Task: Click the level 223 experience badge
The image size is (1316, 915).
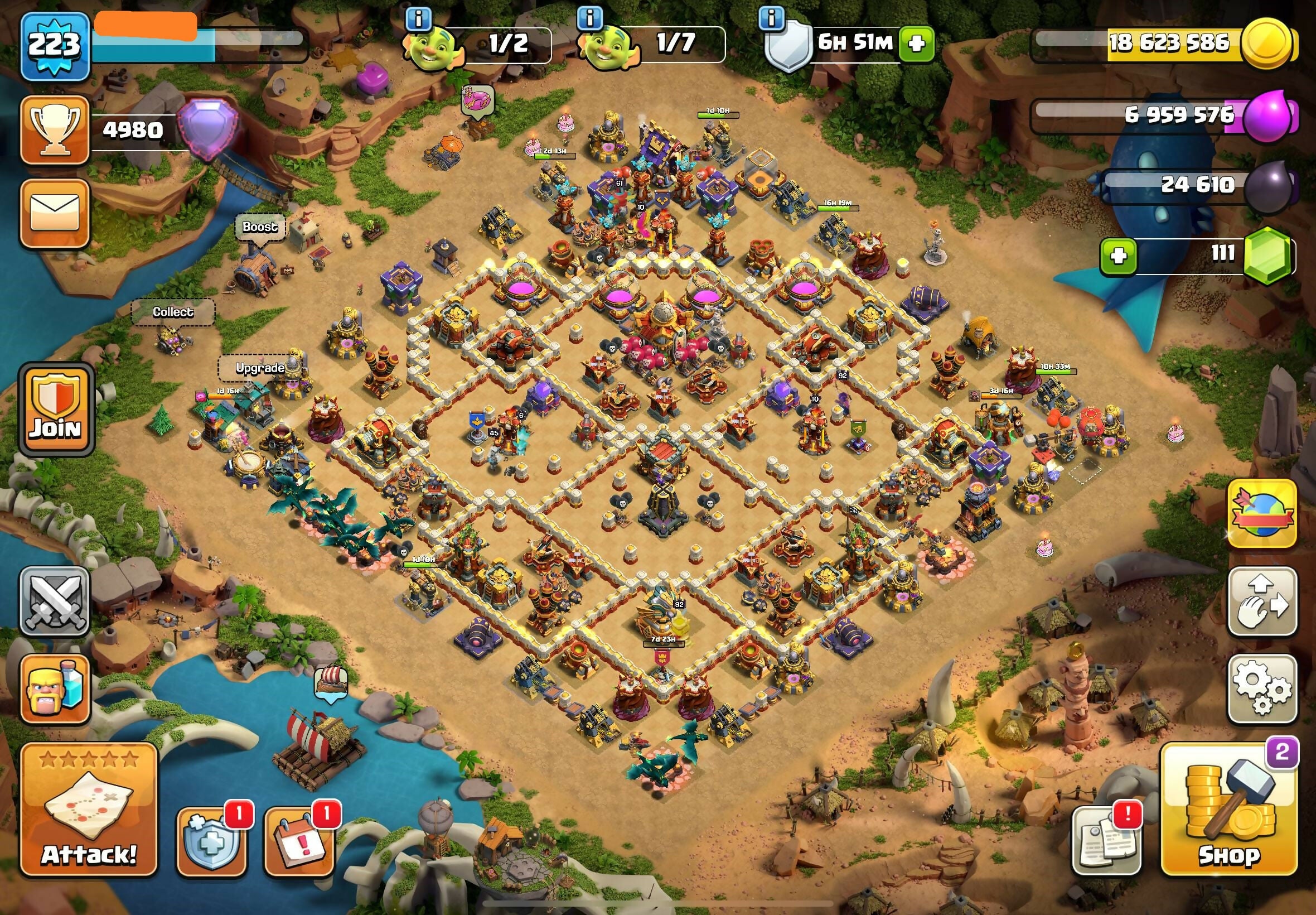Action: [55, 46]
